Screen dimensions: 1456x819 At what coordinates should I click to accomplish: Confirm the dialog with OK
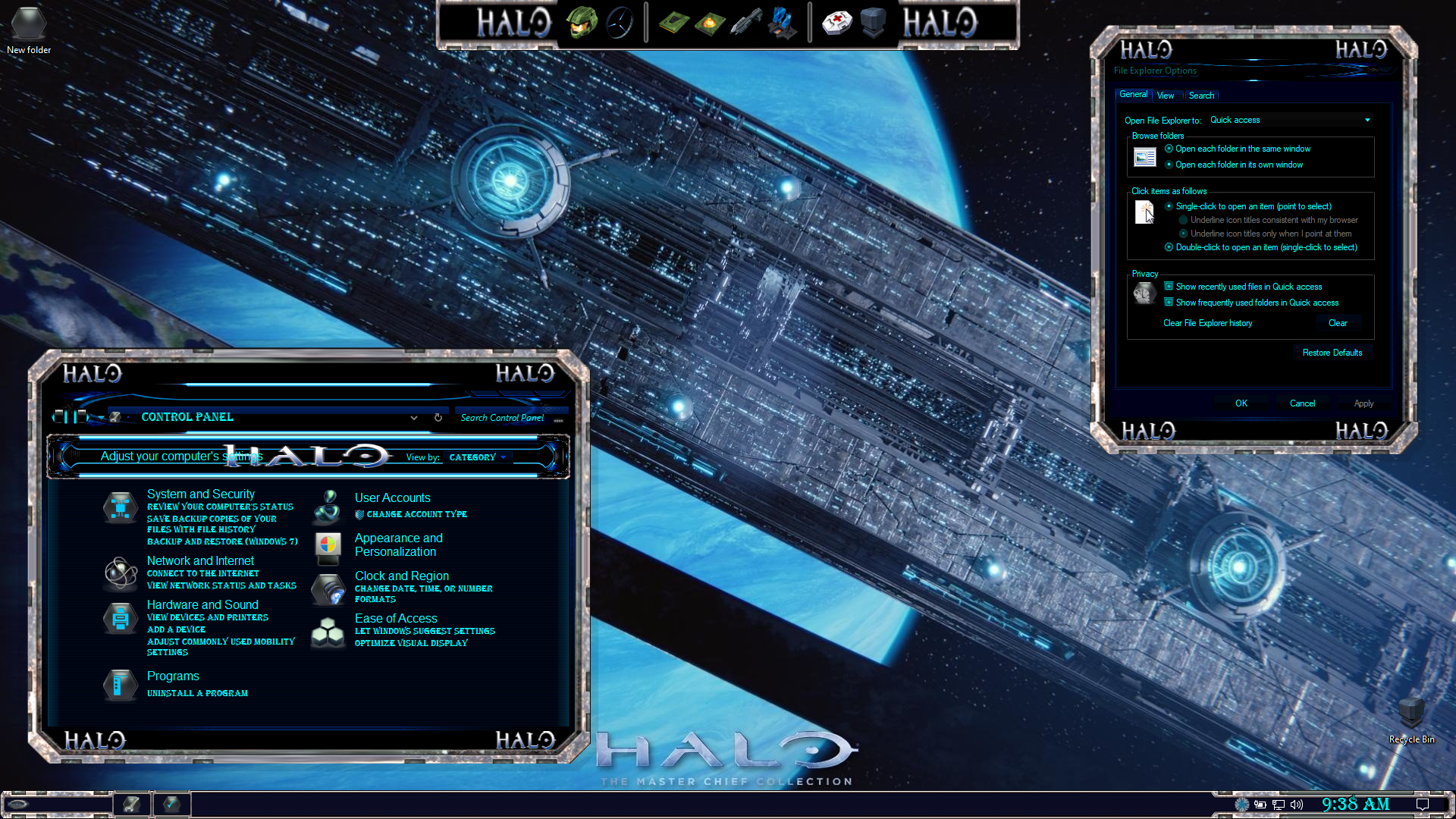(x=1241, y=403)
